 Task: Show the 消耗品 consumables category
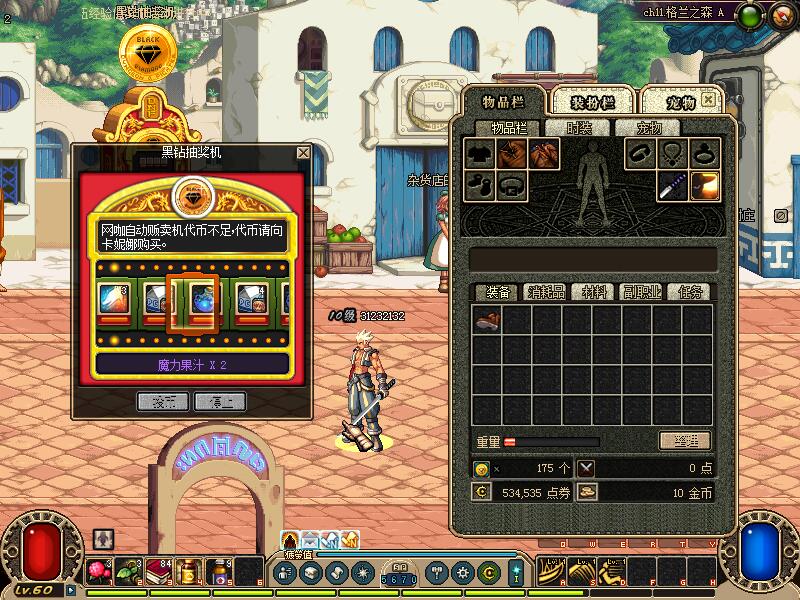[546, 292]
